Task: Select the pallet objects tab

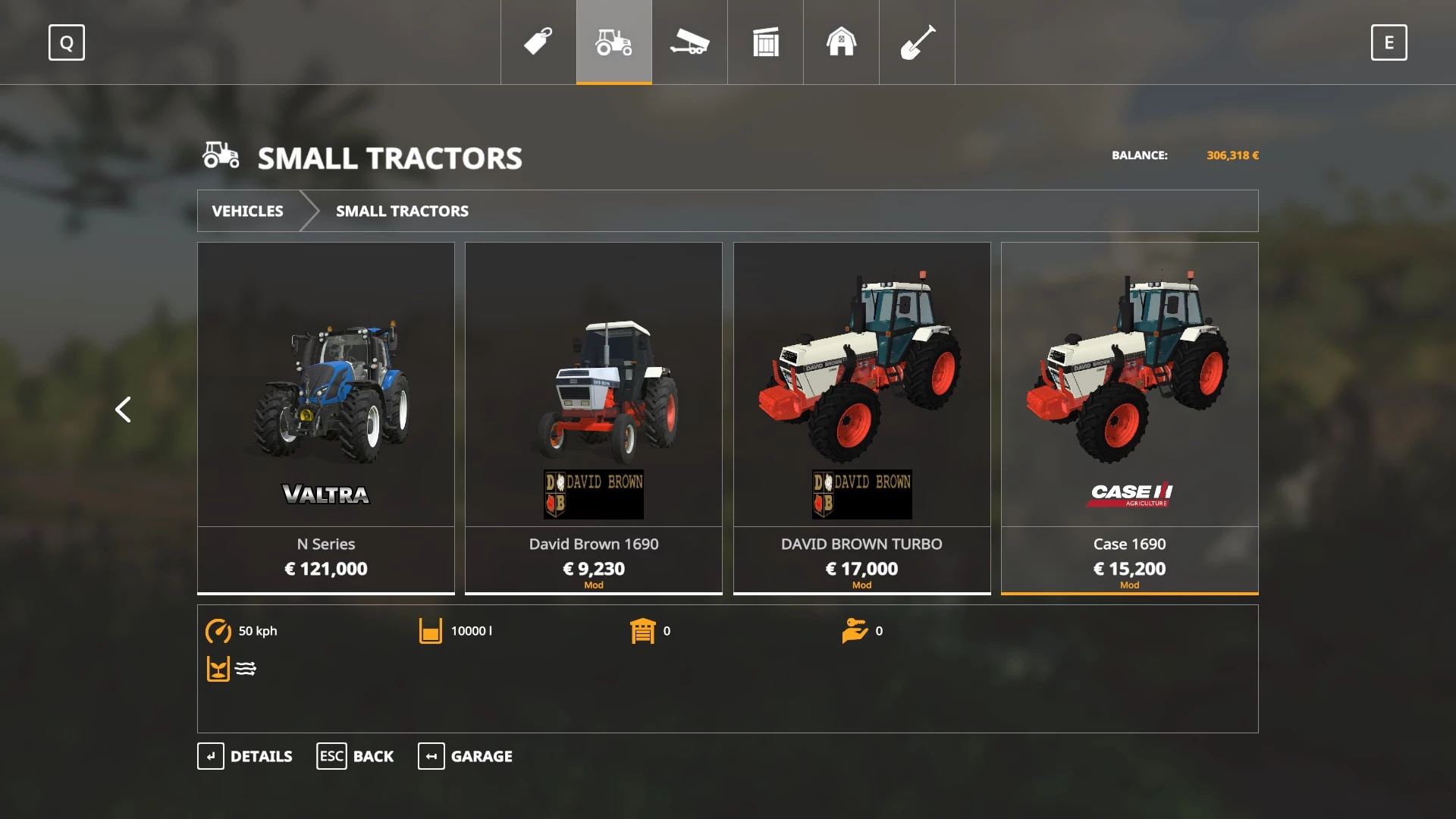Action: coord(766,42)
